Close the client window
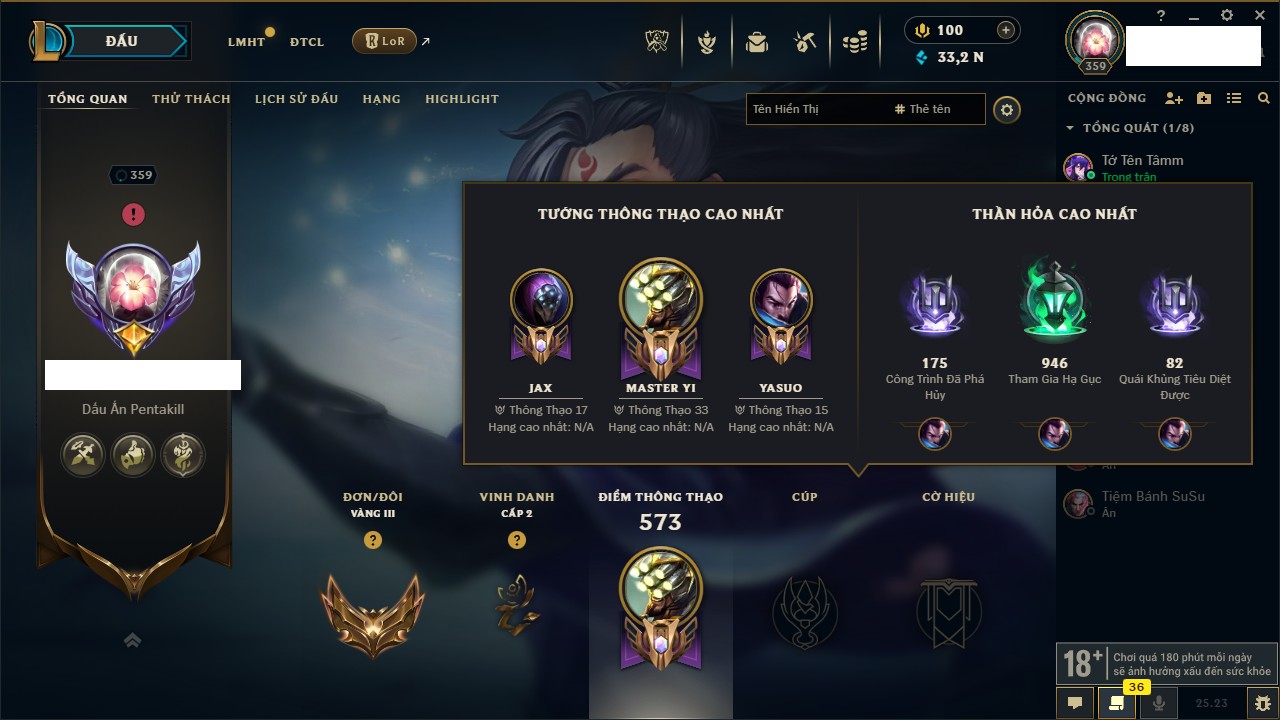Screen dimensions: 1280x720 (1257, 15)
